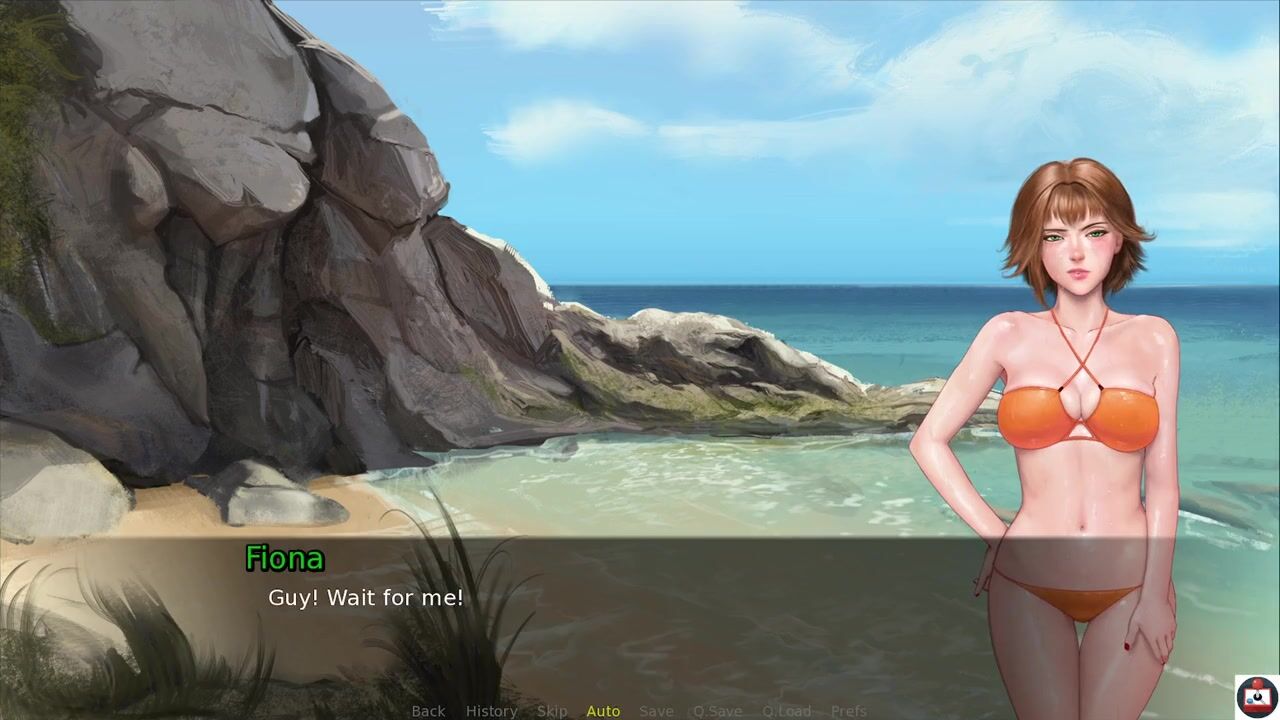Click the joystick icon in the corner
1280x720 pixels.
pos(1255,696)
